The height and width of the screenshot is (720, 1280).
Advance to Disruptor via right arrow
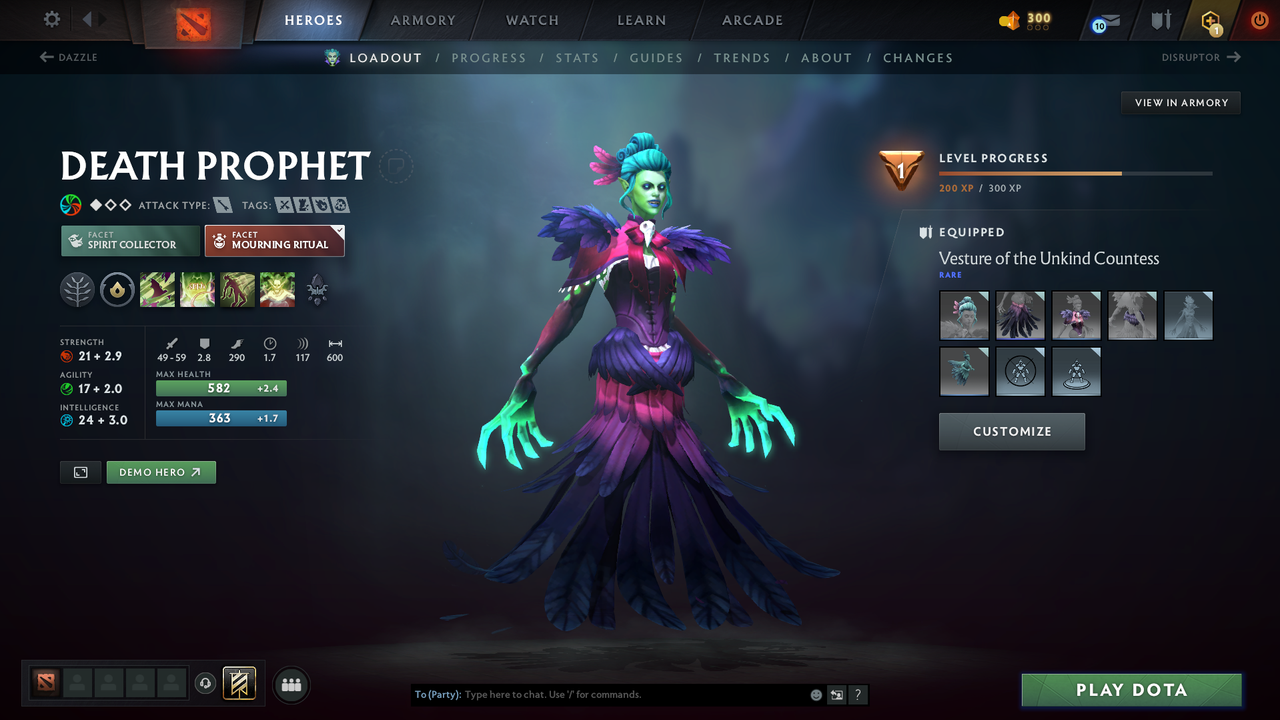1232,57
